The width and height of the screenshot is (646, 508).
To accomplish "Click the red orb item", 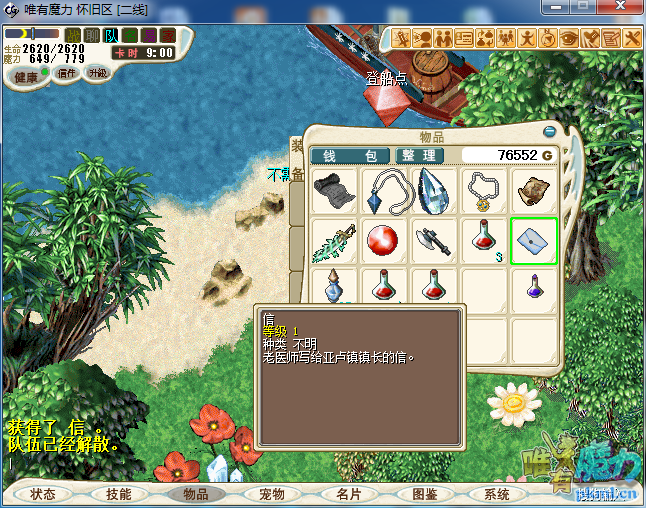I will coord(384,241).
